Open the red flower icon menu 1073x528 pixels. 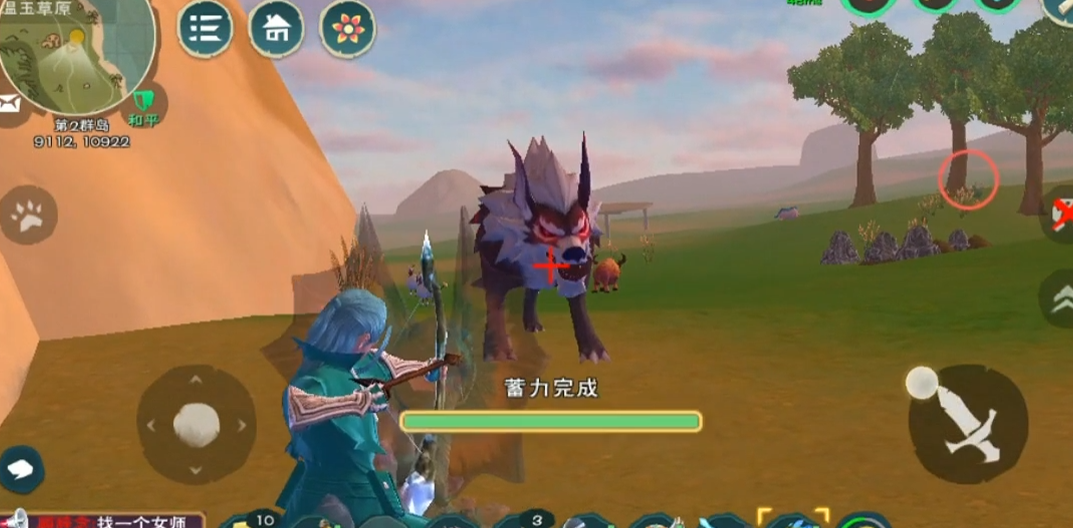click(347, 29)
